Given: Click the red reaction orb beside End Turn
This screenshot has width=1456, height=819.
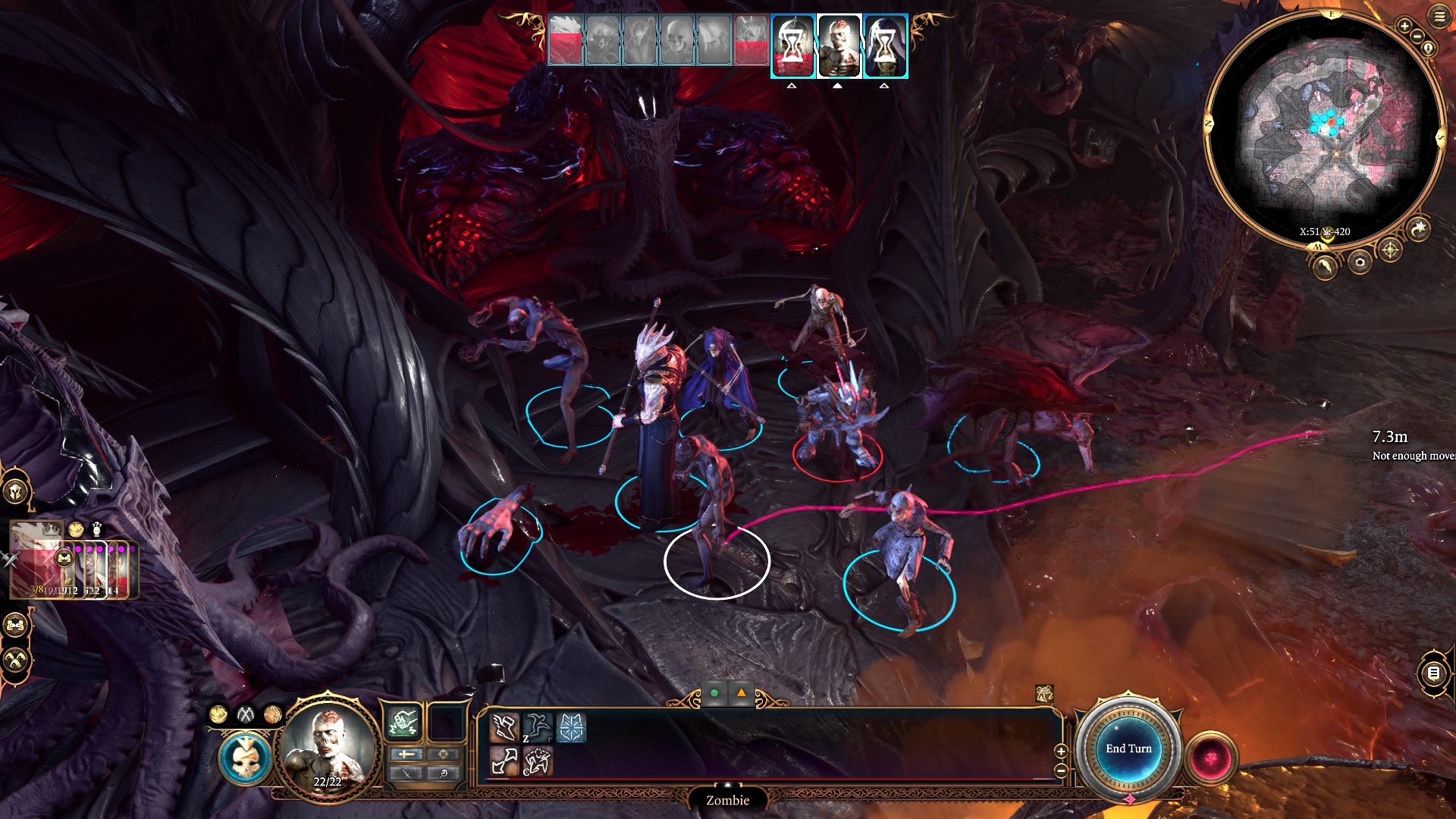Looking at the screenshot, I should click(x=1211, y=758).
